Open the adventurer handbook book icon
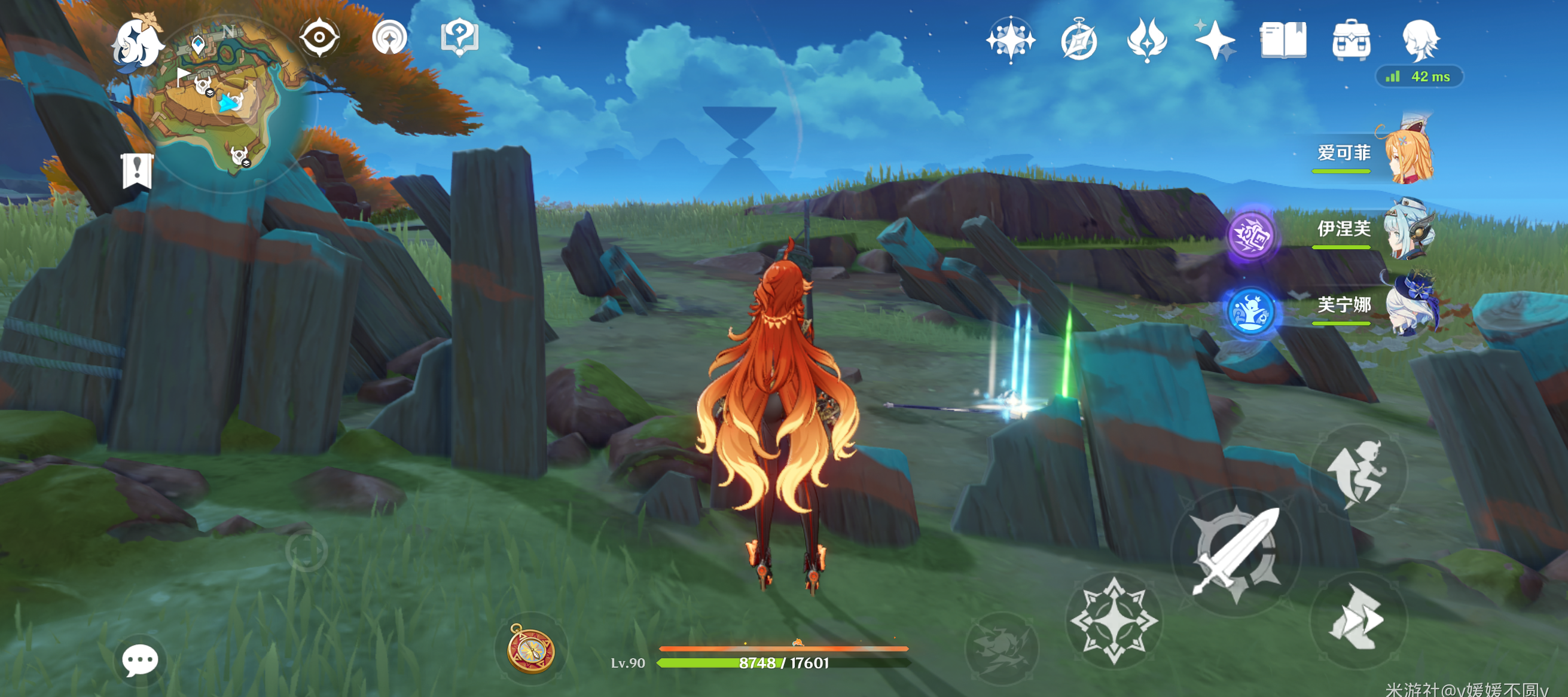 [x=1283, y=40]
